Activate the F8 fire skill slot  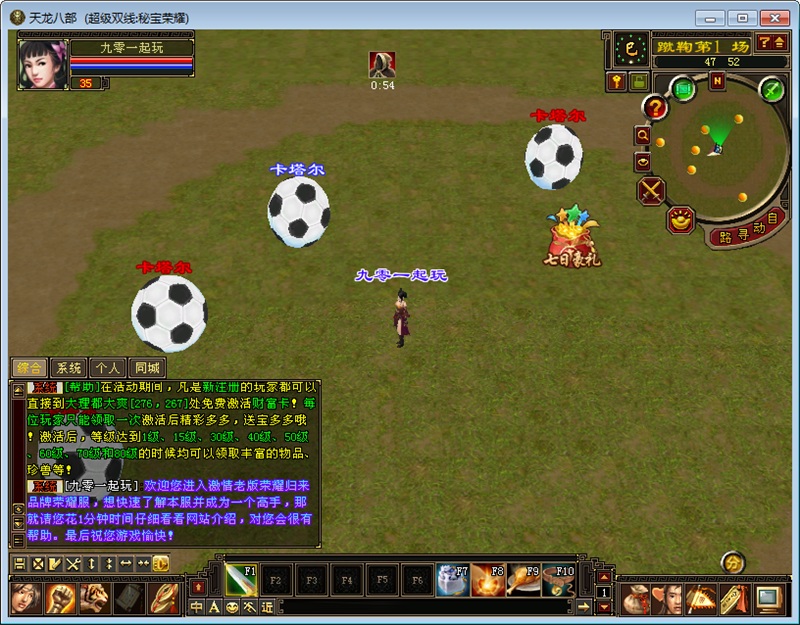click(x=489, y=579)
